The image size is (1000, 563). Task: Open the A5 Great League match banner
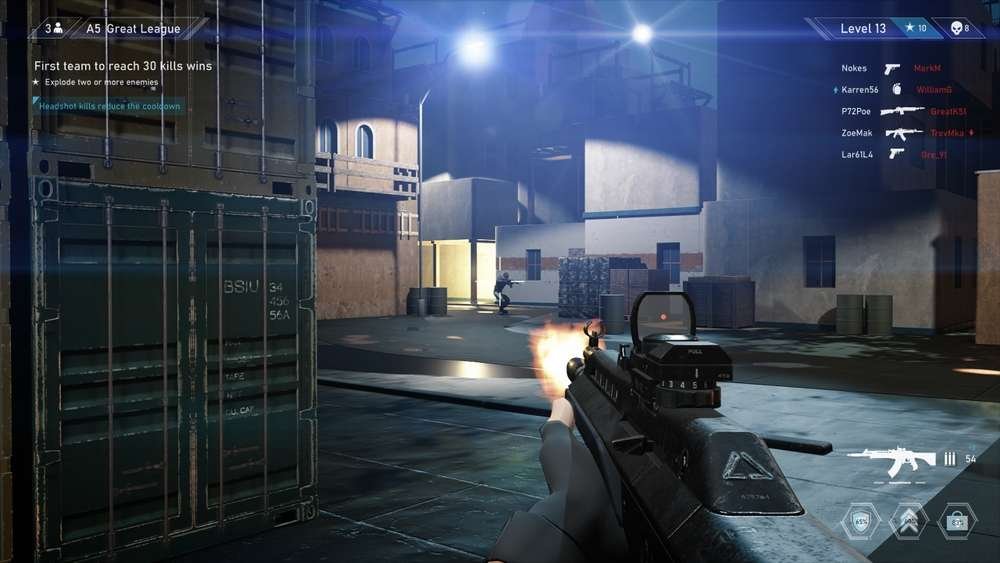point(146,29)
